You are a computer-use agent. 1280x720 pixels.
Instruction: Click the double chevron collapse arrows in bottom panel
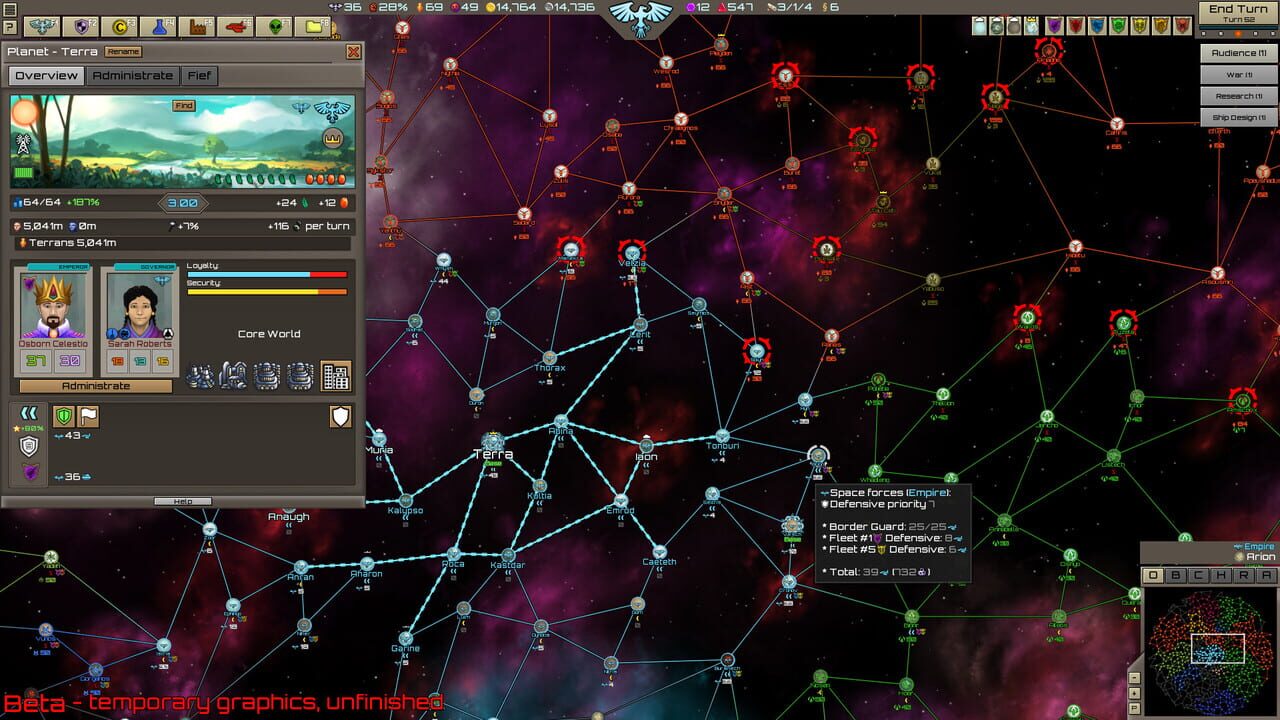tap(28, 412)
